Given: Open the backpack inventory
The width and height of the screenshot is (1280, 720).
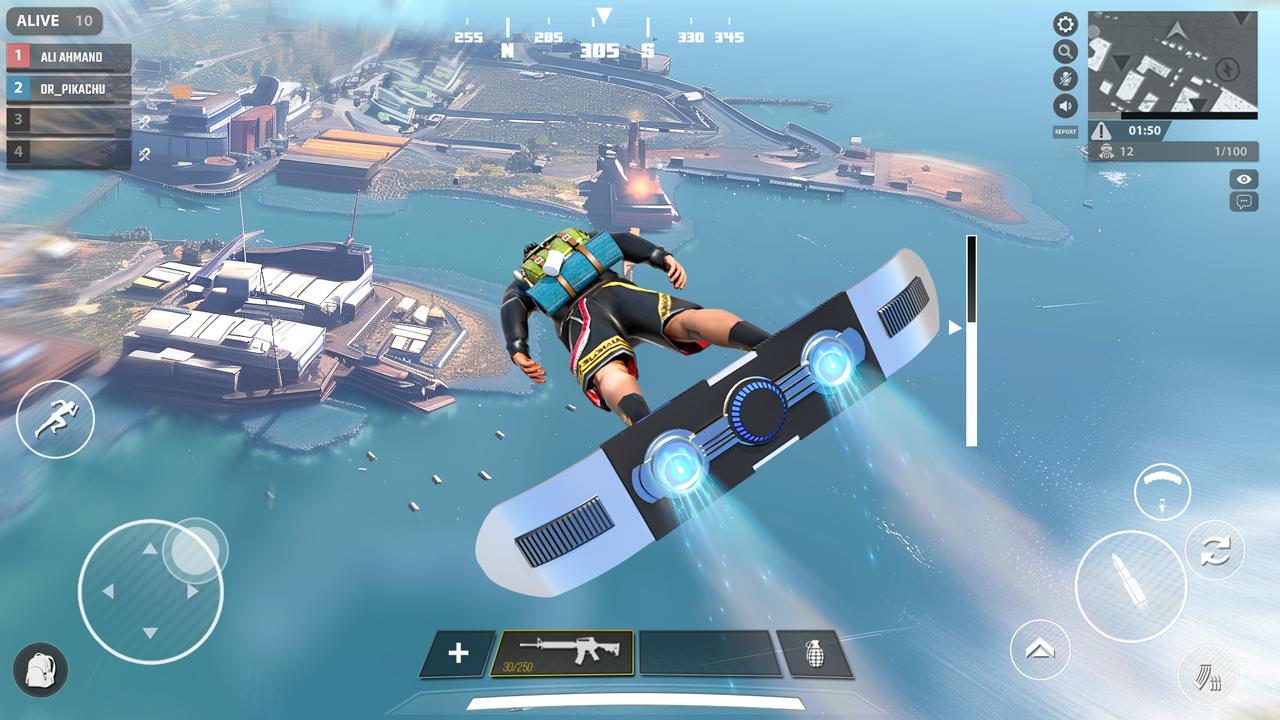Looking at the screenshot, I should [x=41, y=669].
